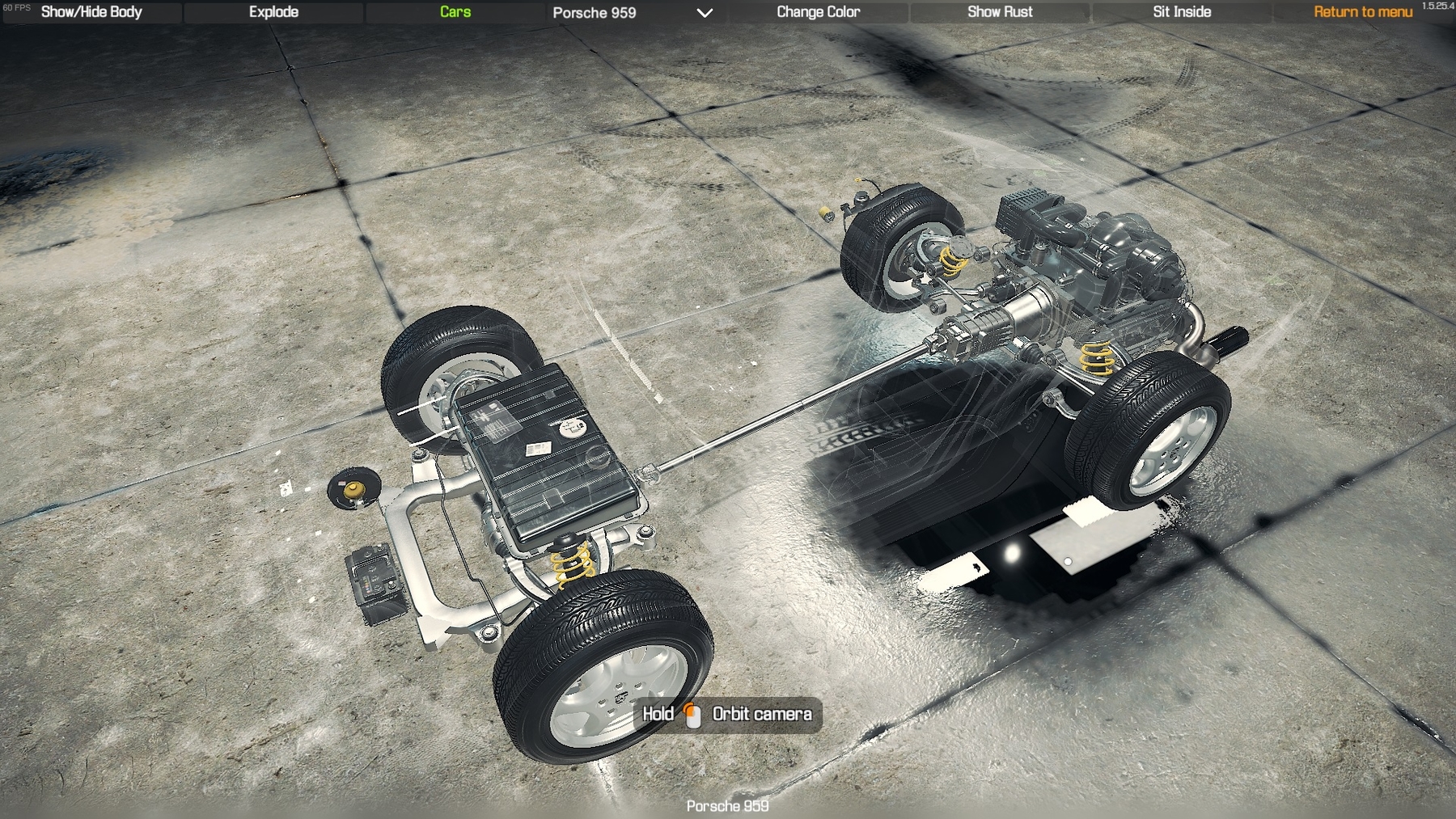Toggle the Show/Hide Body button
This screenshot has width=1456, height=819.
91,12
